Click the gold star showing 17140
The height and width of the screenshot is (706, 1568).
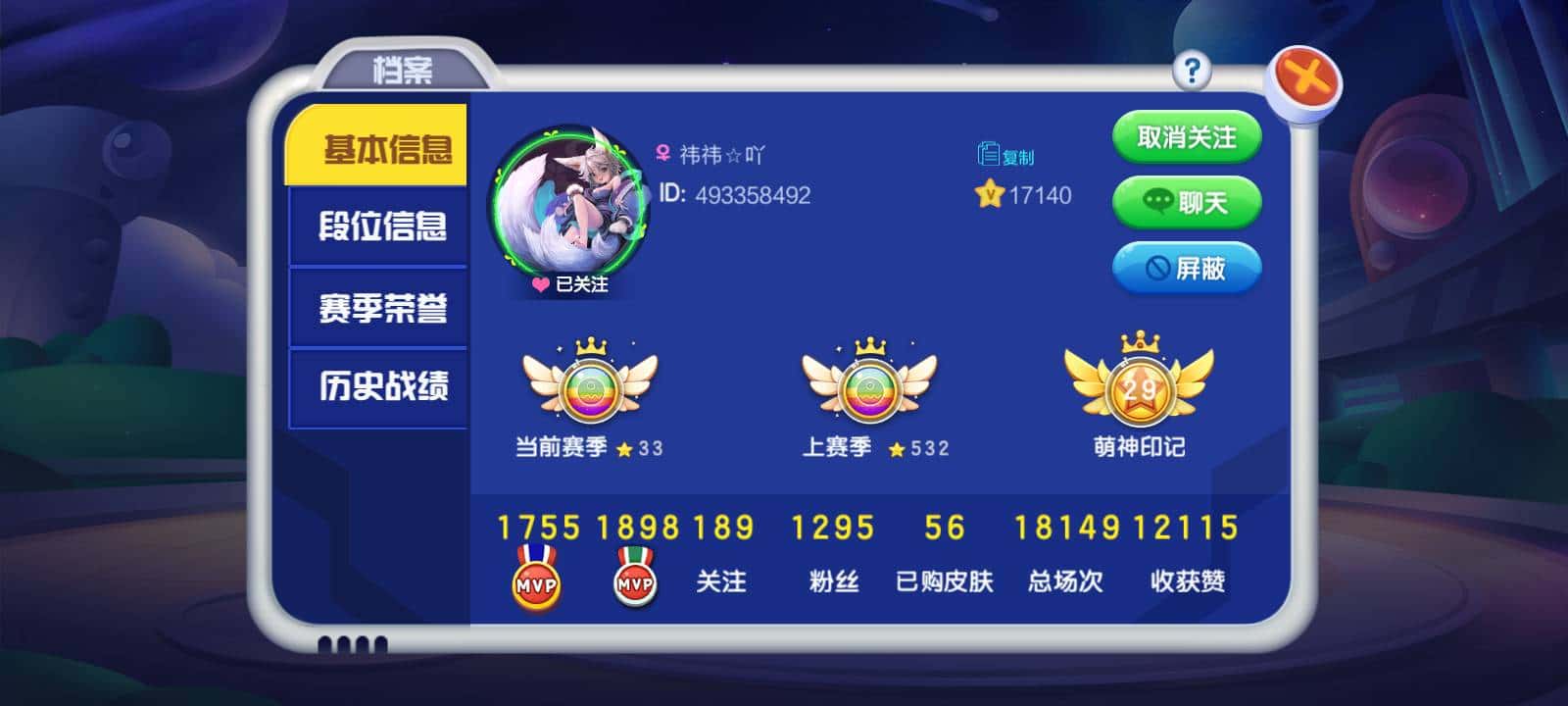pyautogui.click(x=990, y=195)
